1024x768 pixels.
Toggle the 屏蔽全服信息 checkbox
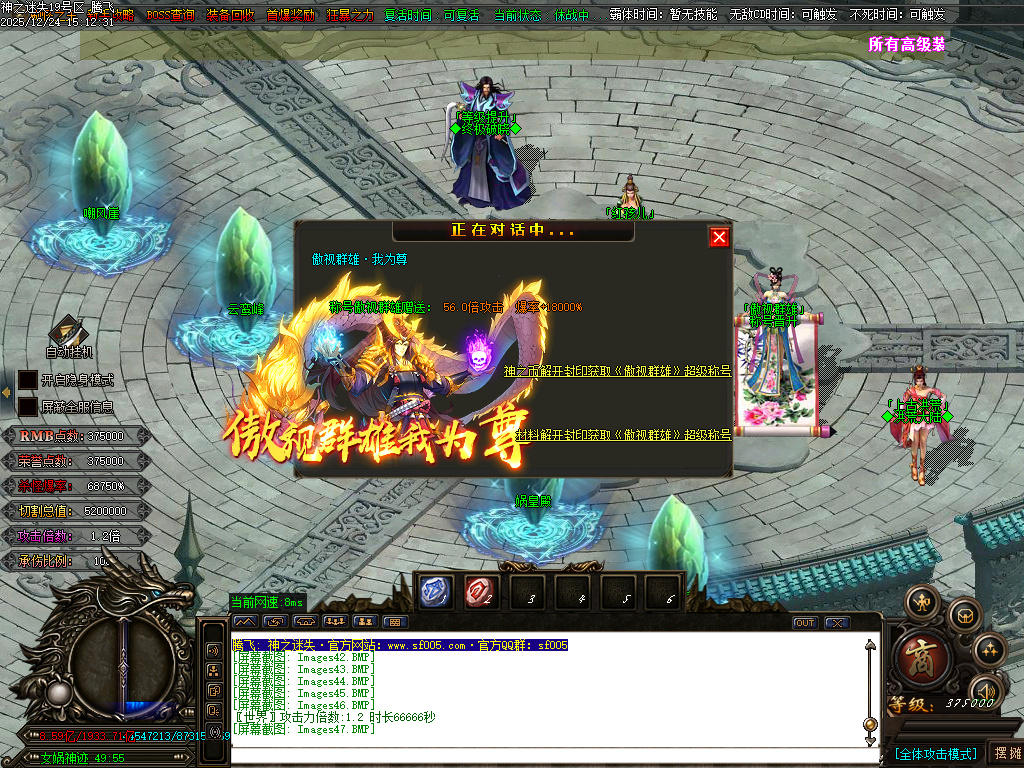click(27, 407)
